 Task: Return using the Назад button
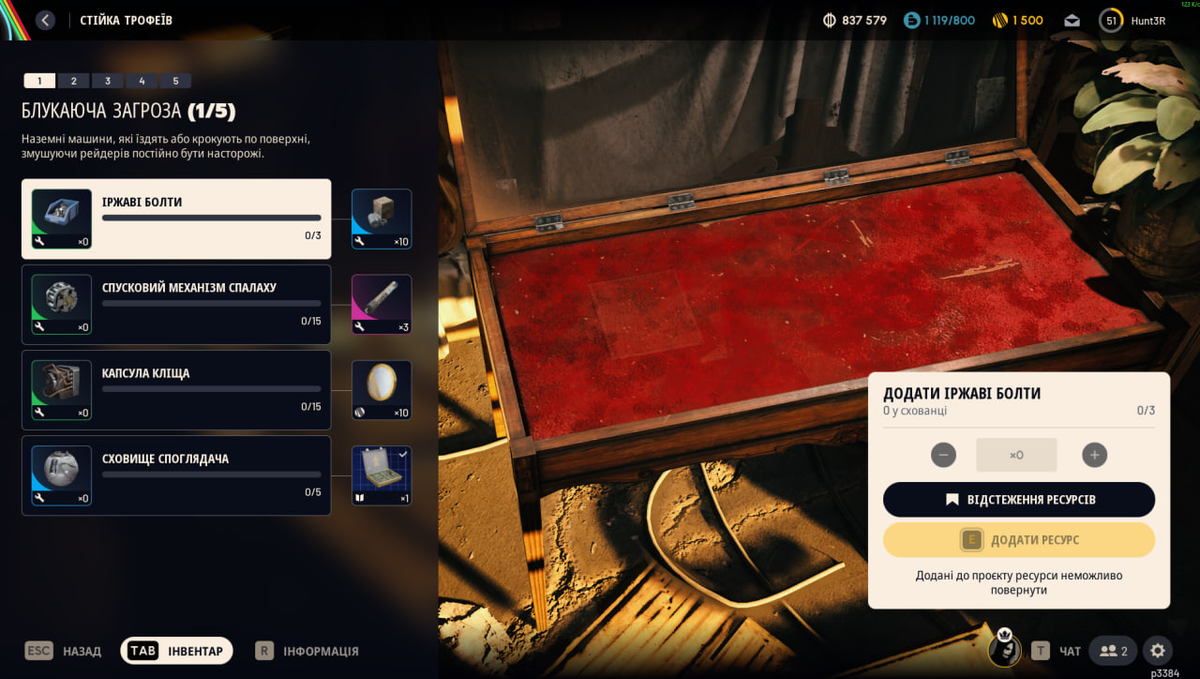(x=63, y=651)
